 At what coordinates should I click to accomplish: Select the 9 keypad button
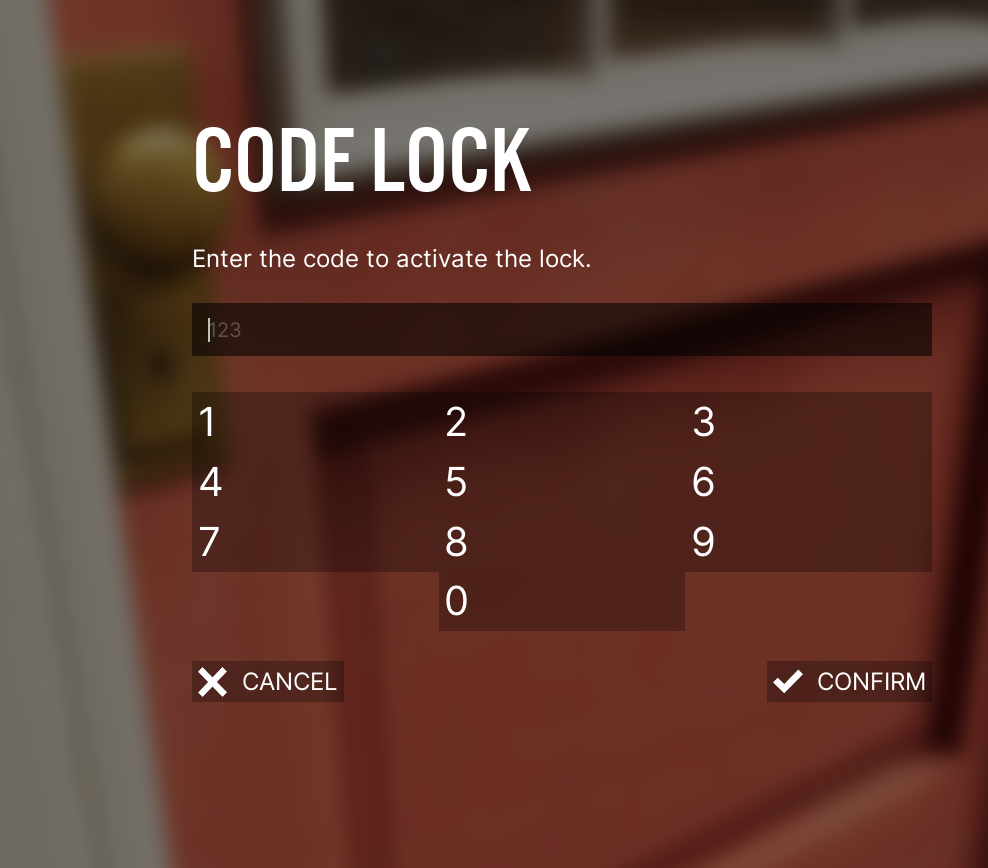click(x=808, y=542)
